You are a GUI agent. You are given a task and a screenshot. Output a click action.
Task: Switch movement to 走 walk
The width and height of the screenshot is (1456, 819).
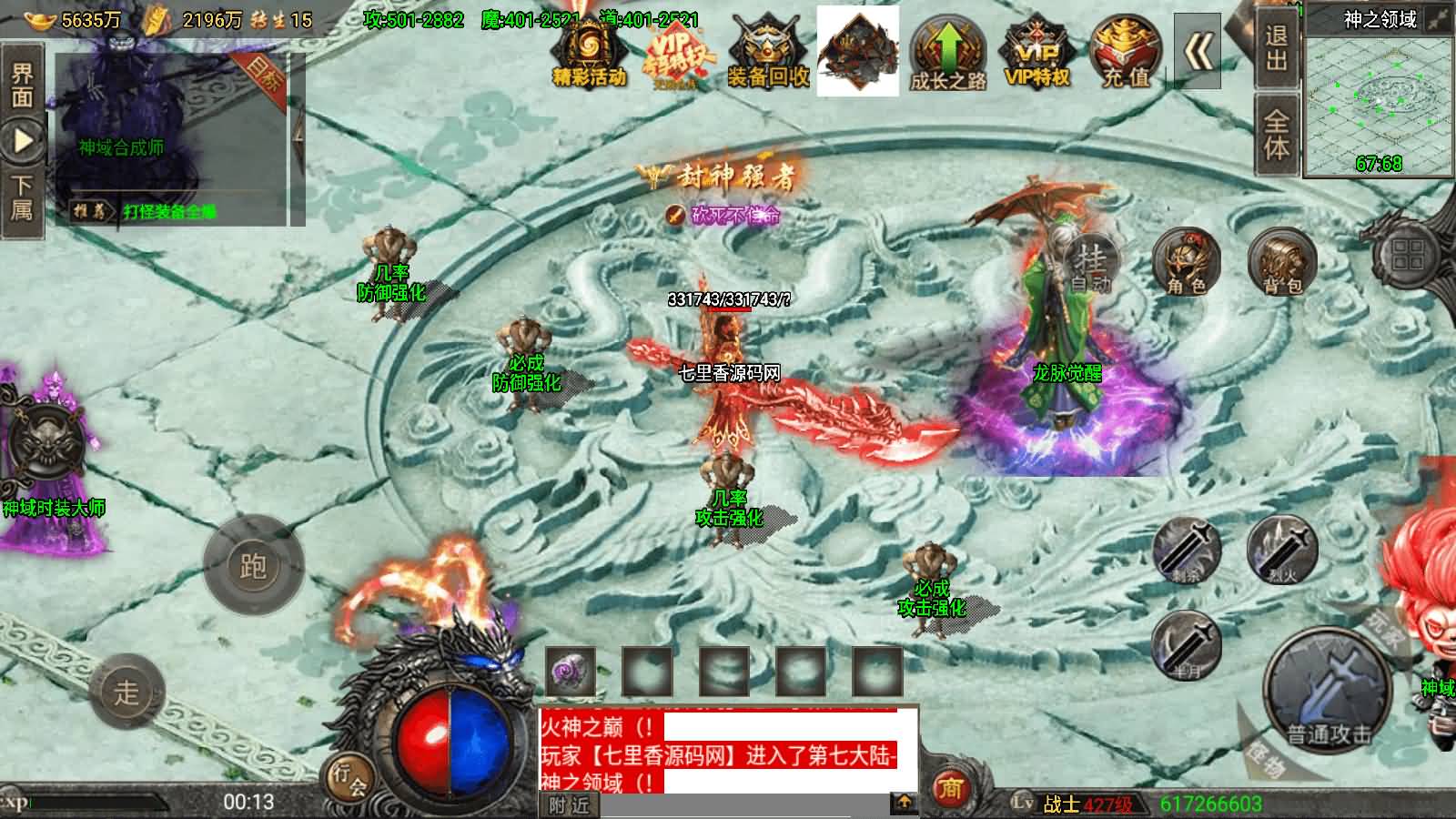(x=126, y=692)
